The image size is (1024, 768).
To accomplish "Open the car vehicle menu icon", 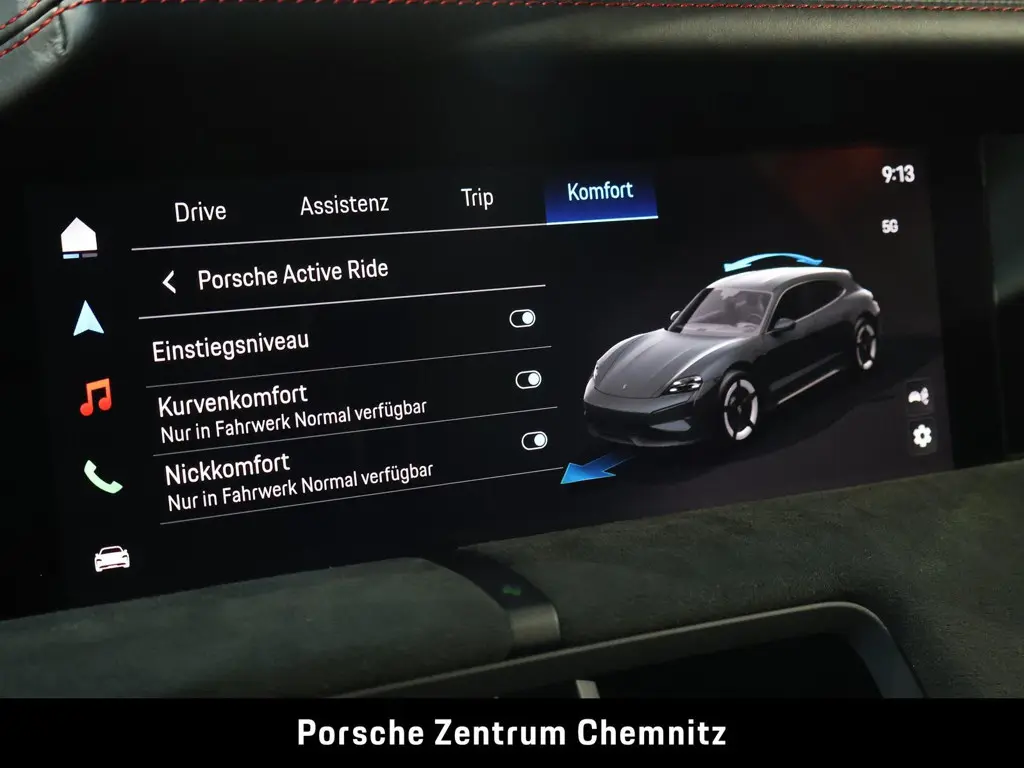I will 111,558.
